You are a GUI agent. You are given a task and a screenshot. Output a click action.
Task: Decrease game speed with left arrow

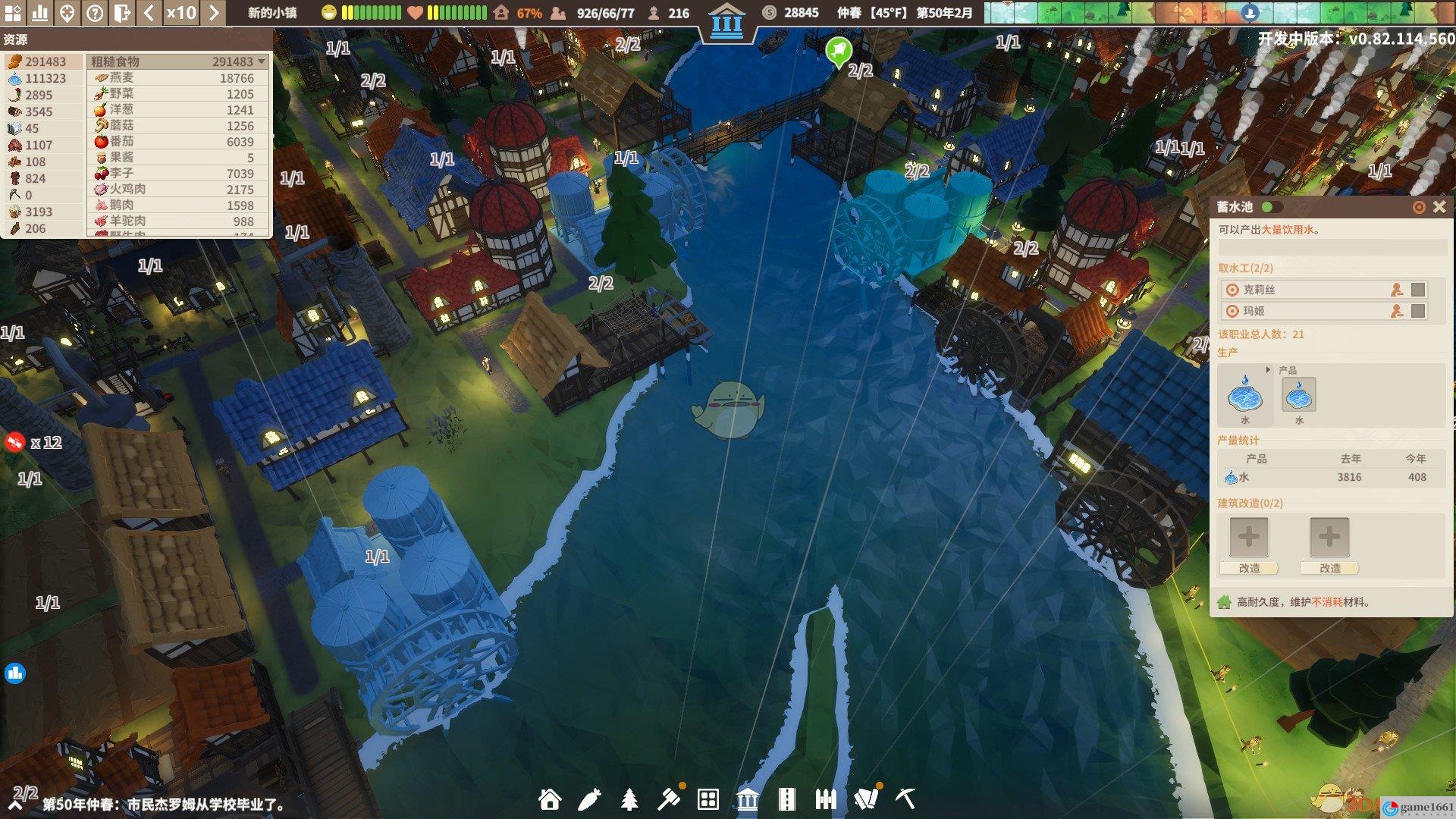coord(149,13)
